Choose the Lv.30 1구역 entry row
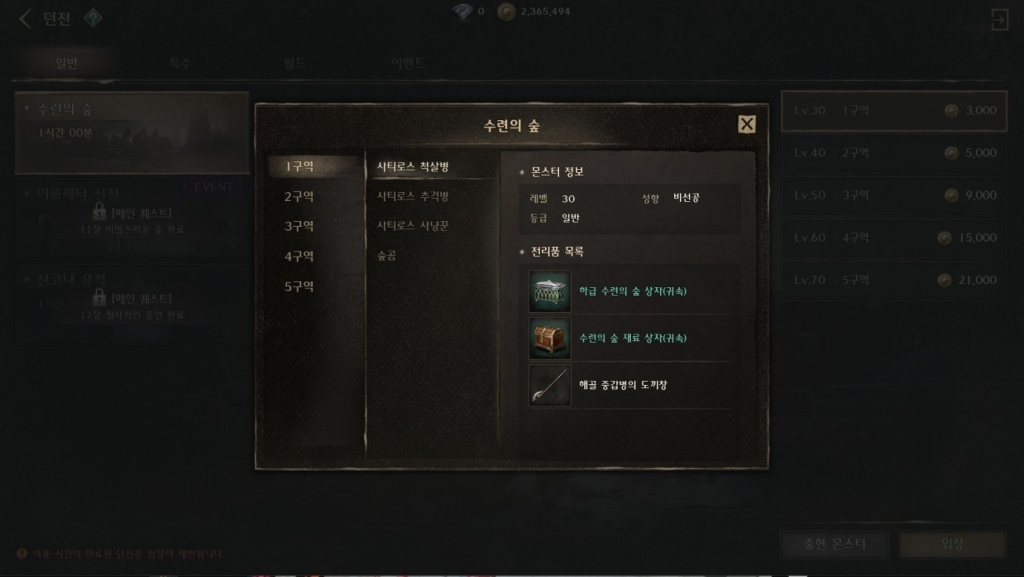This screenshot has height=577, width=1024. pyautogui.click(x=893, y=110)
